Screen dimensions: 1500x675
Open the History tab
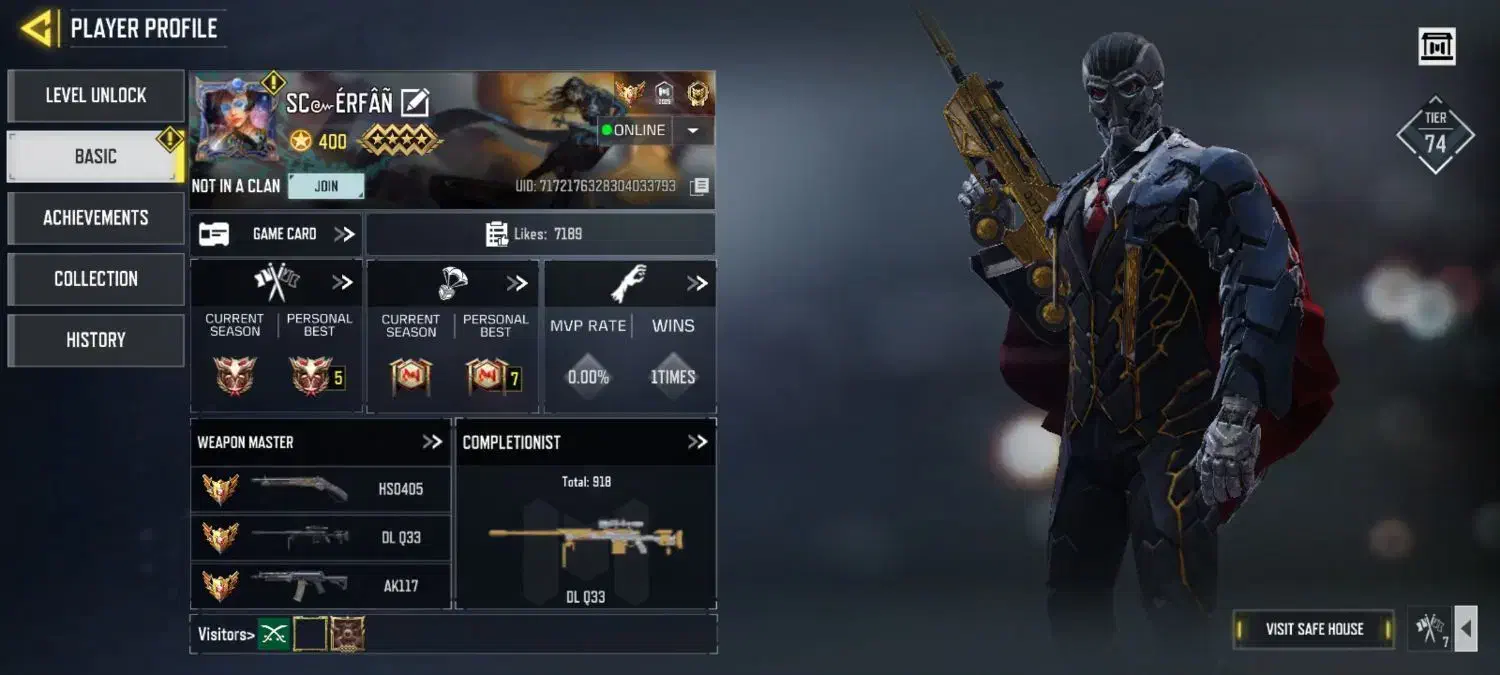[x=96, y=340]
